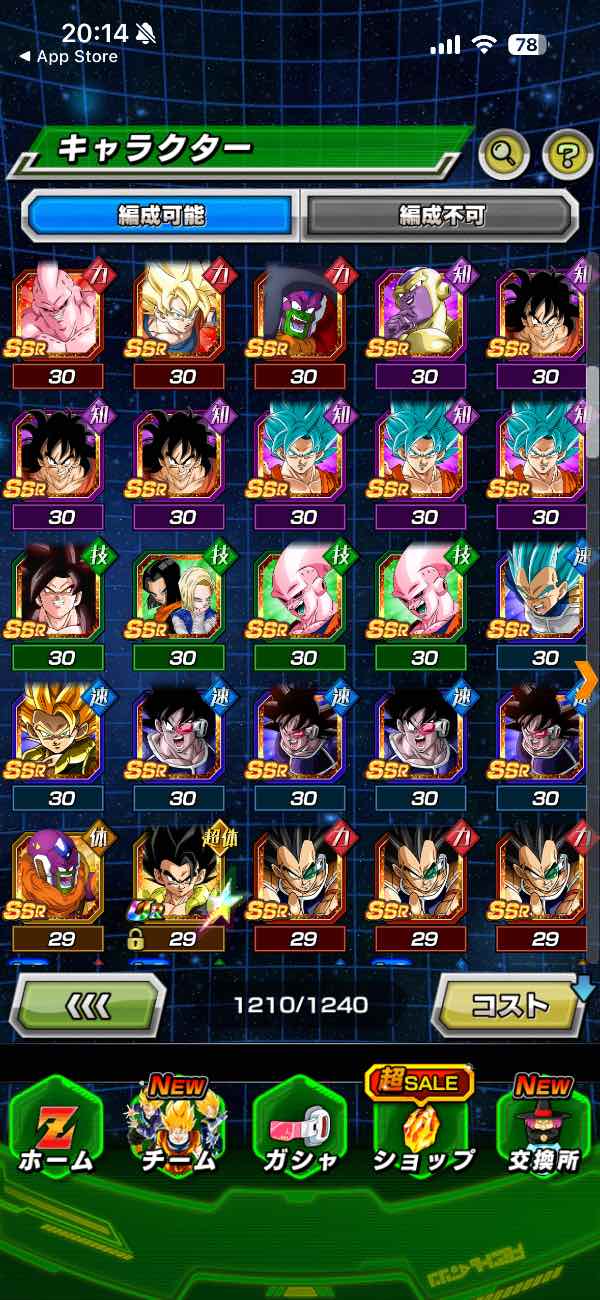Image resolution: width=600 pixels, height=1300 pixels.
Task: Switch to the 編成可能 tab
Action: tap(162, 216)
